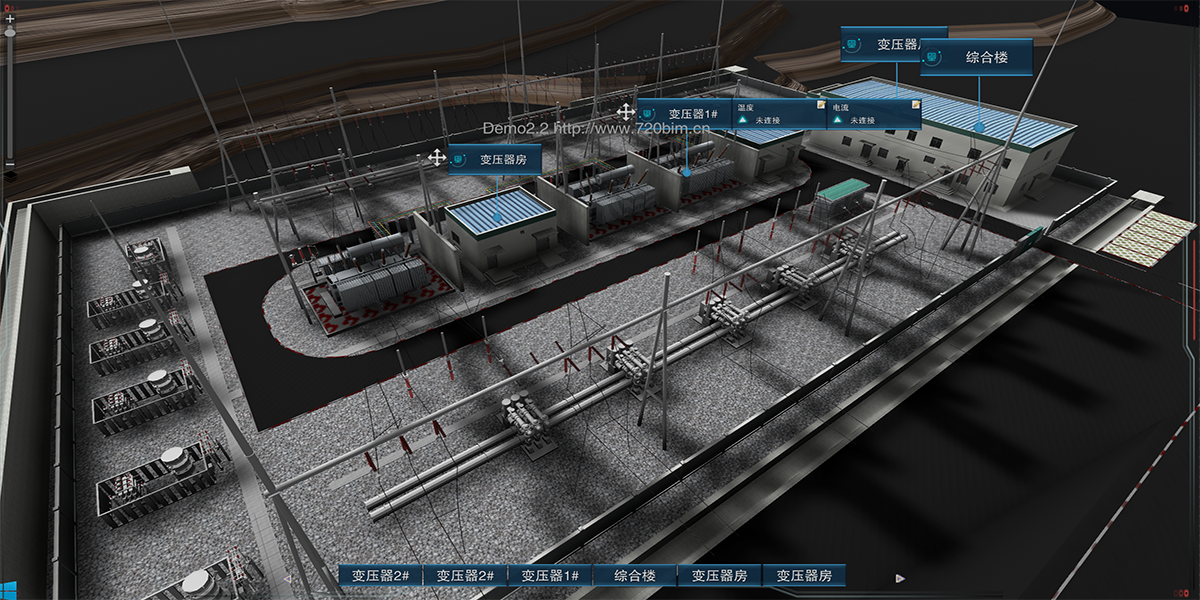Click the move arrows beside the 变压器房 label
The height and width of the screenshot is (600, 1200).
(436, 157)
